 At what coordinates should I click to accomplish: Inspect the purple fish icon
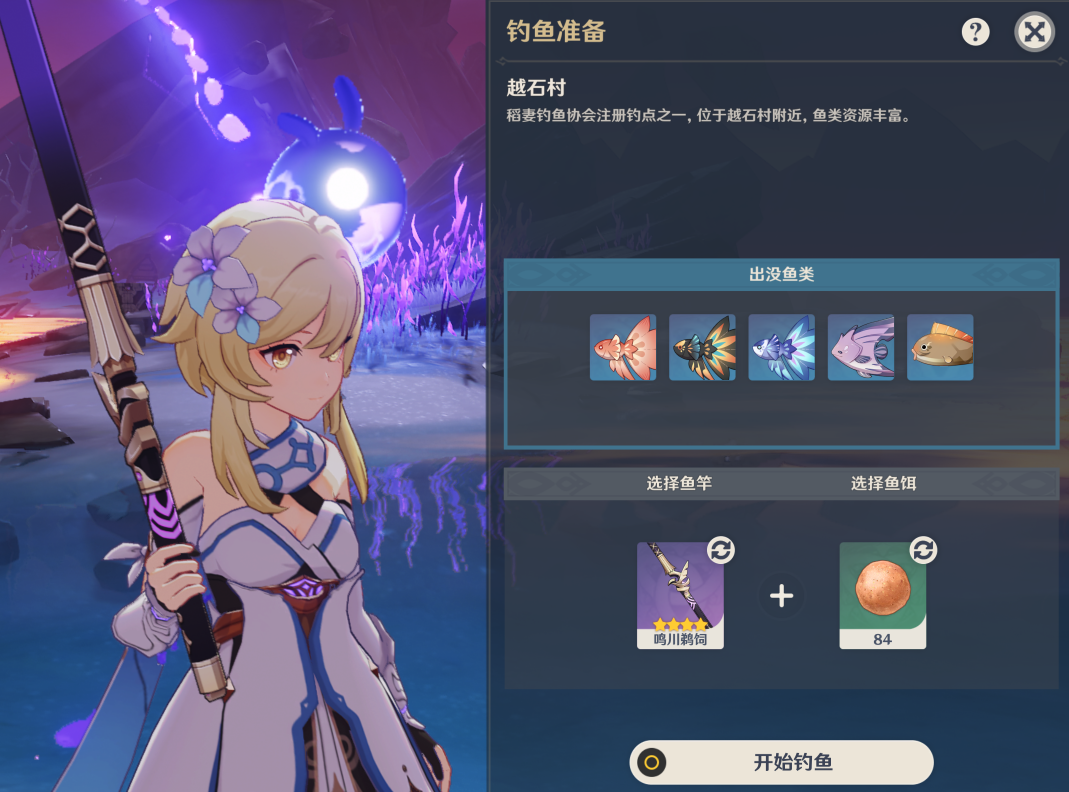click(x=861, y=347)
